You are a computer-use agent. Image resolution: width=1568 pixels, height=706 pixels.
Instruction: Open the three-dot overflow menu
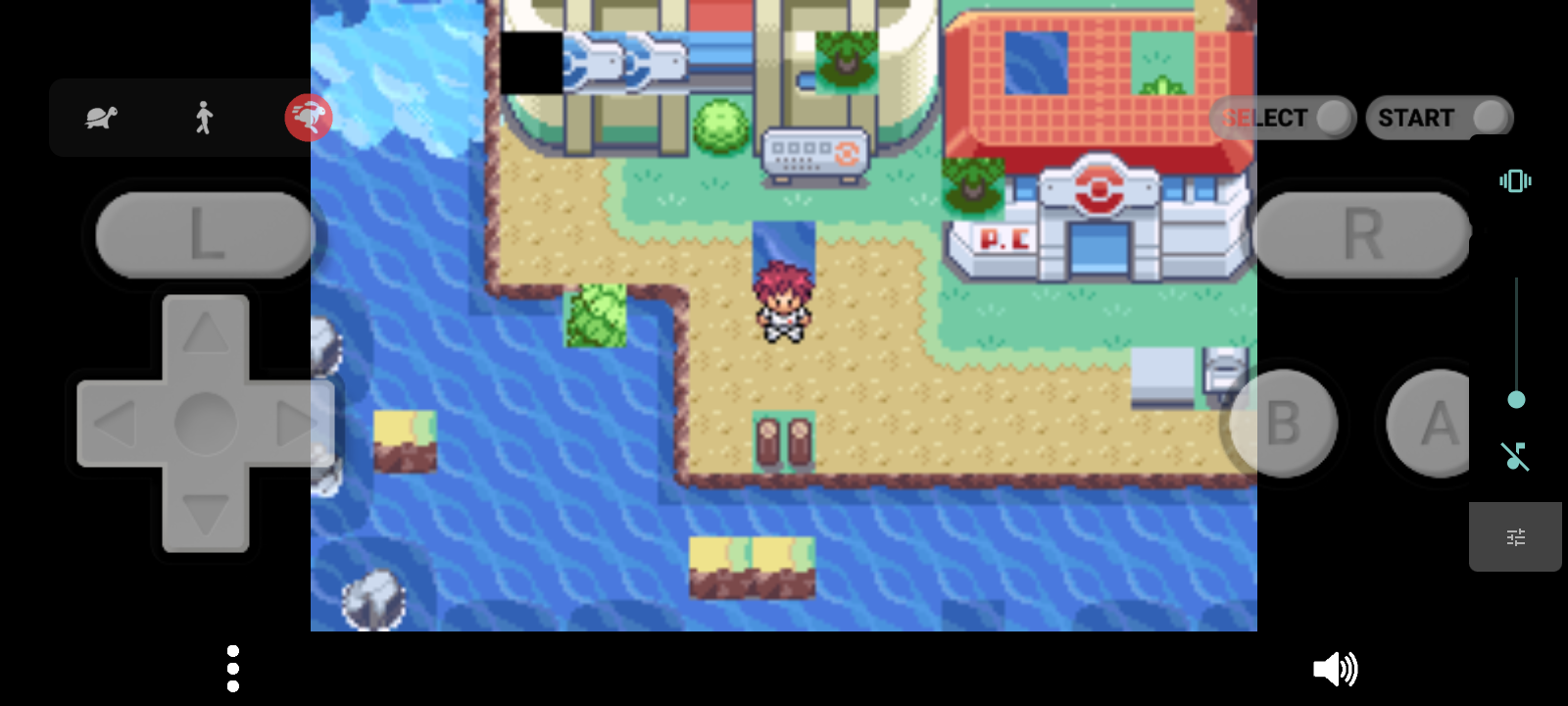(x=232, y=668)
